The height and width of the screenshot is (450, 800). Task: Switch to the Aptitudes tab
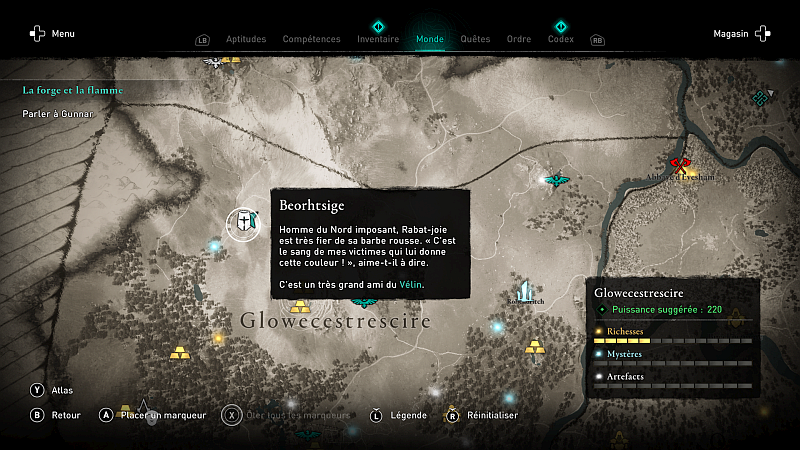coord(246,40)
